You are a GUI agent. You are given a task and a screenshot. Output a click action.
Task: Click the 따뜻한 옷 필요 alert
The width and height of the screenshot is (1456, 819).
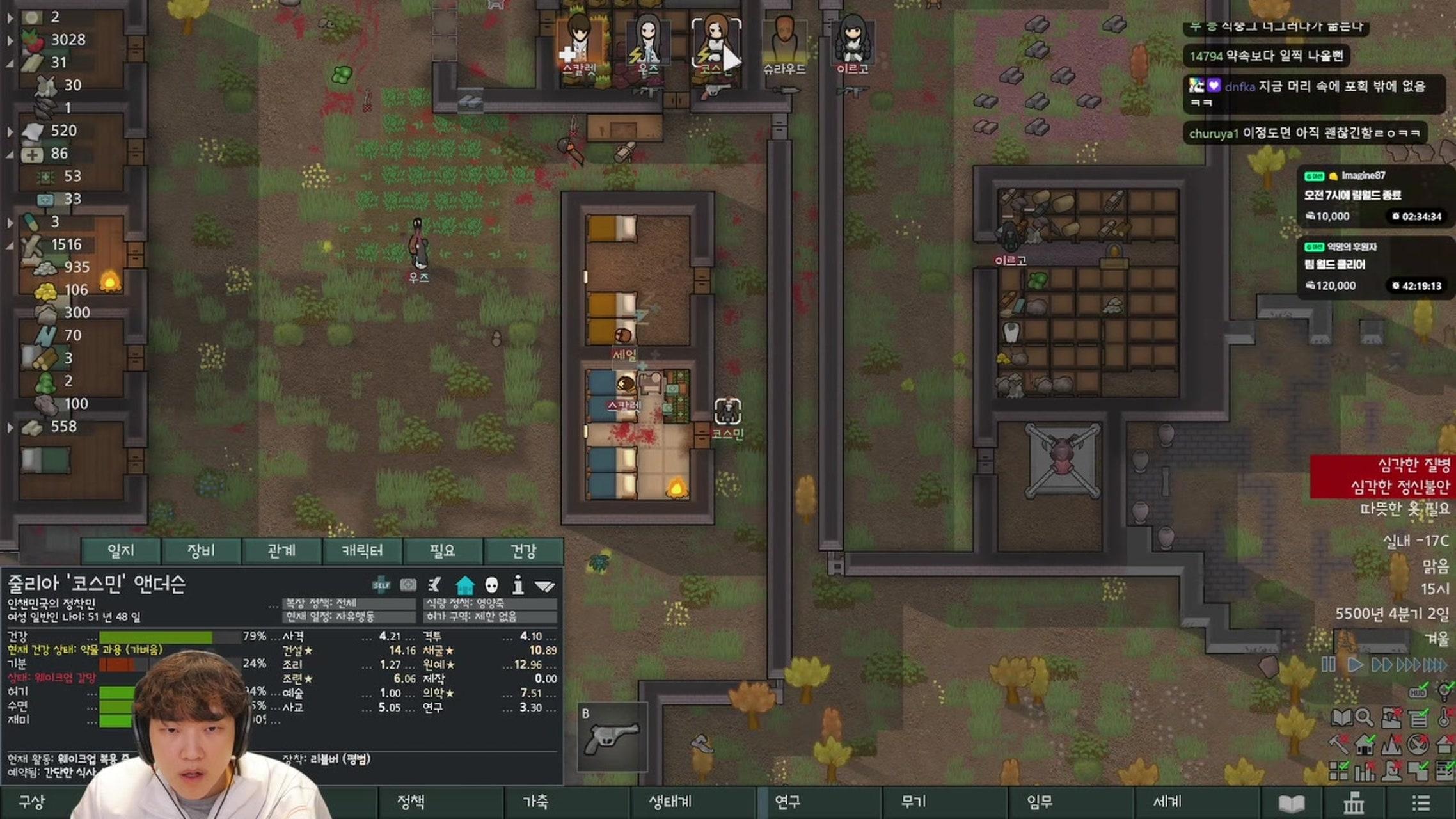coord(1405,509)
